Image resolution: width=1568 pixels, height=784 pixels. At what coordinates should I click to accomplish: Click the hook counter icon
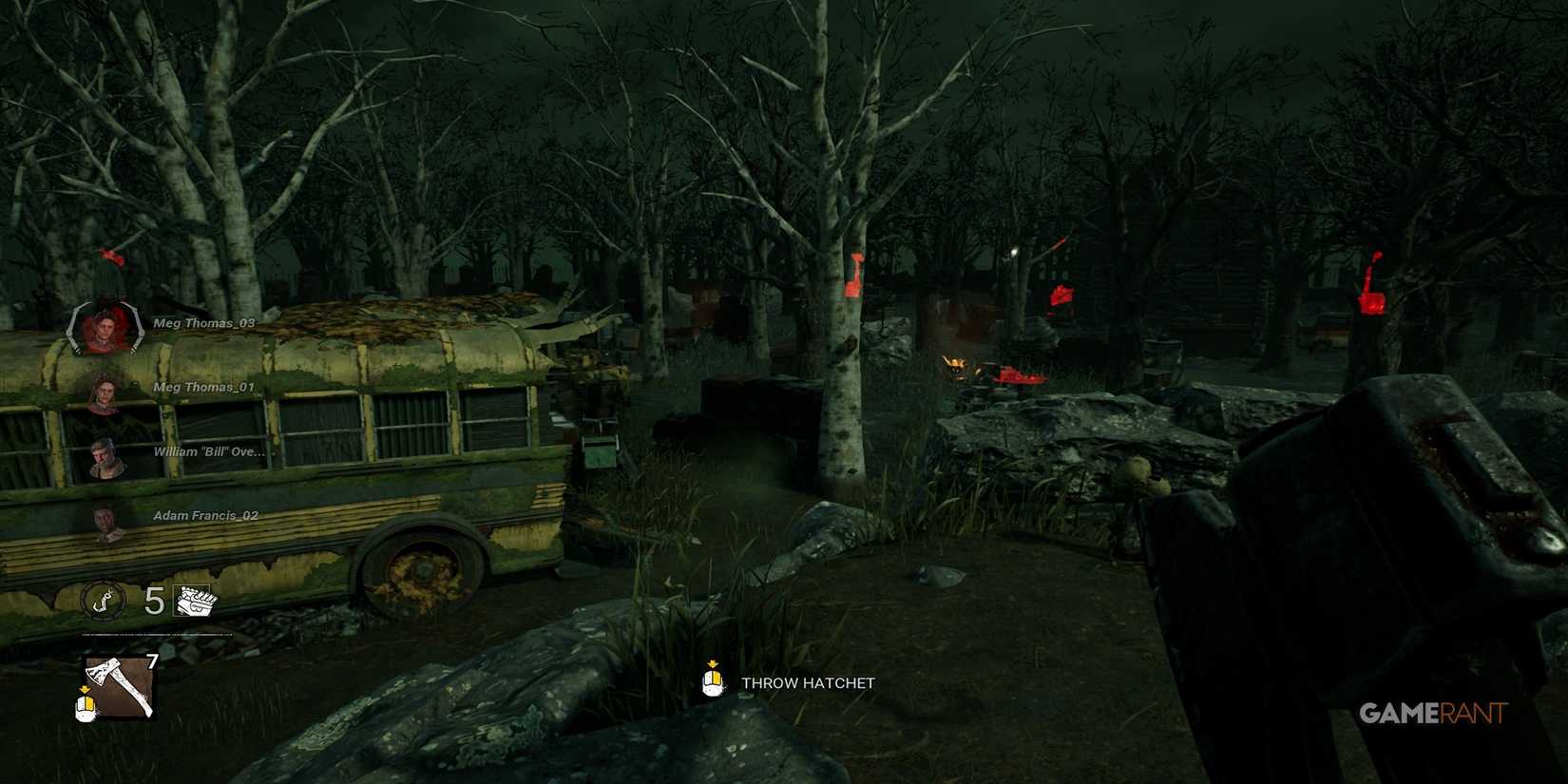(105, 600)
